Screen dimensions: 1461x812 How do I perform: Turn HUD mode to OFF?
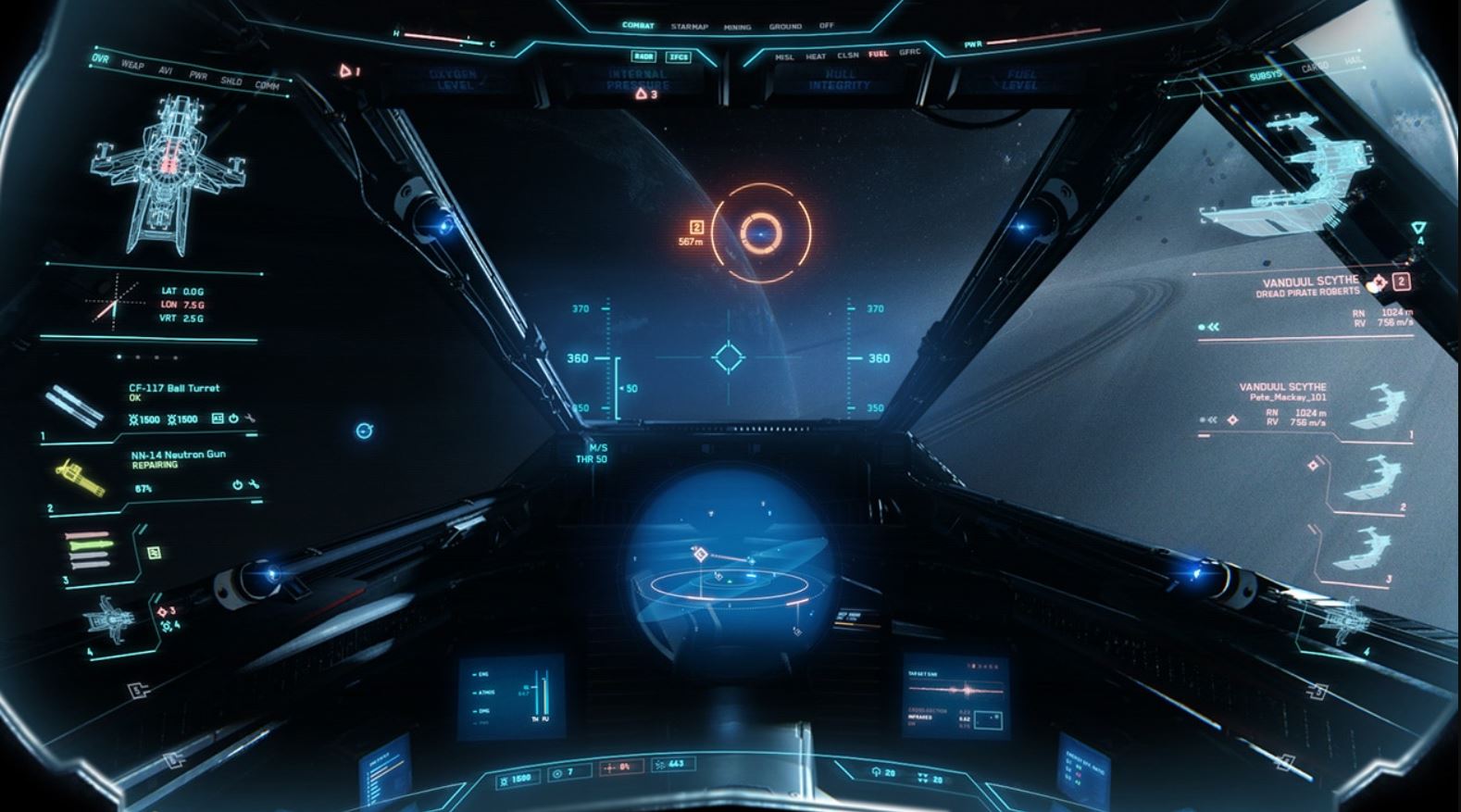tap(826, 26)
